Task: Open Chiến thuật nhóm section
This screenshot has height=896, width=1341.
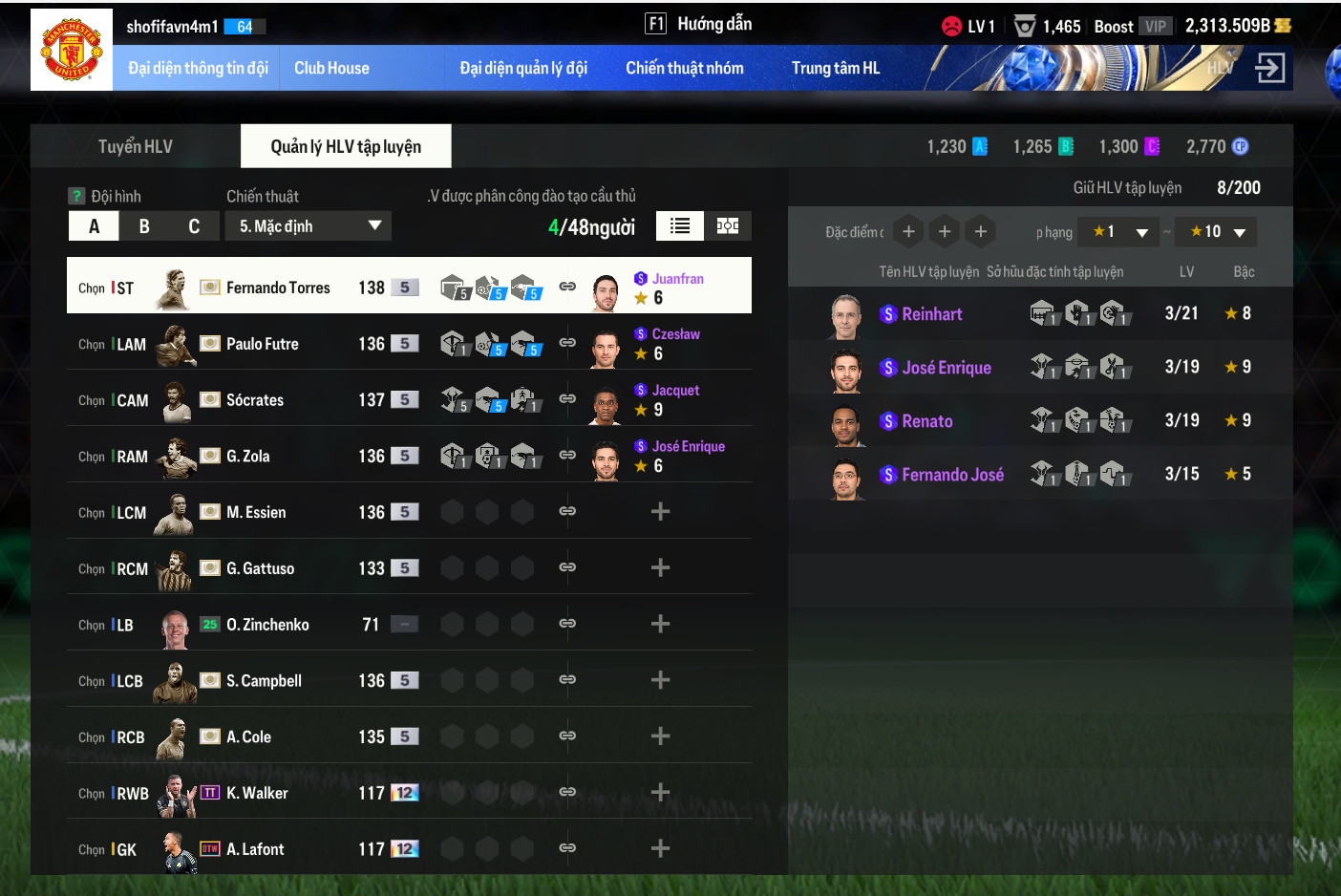Action: tap(684, 68)
